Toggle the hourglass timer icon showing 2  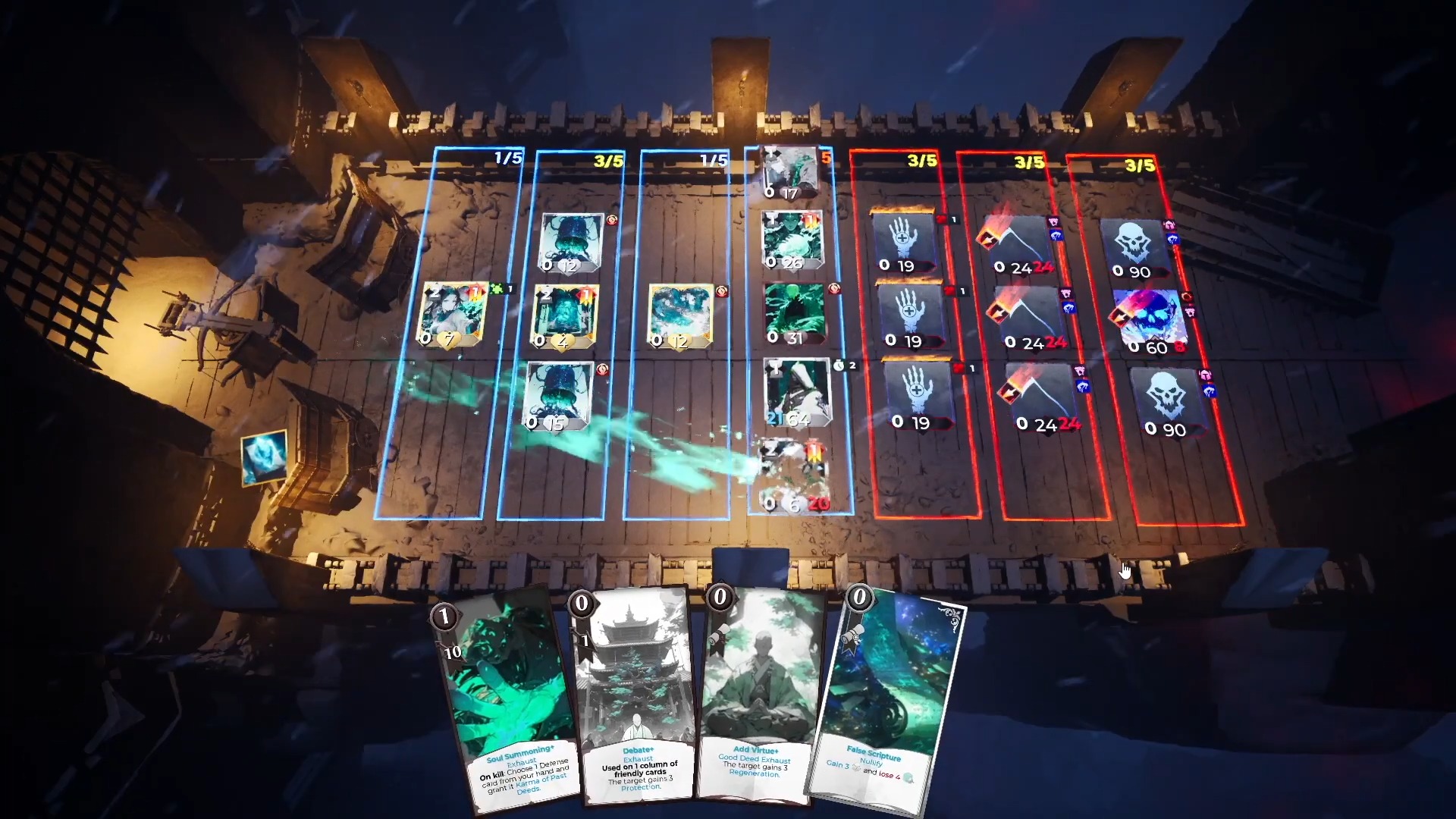point(839,366)
